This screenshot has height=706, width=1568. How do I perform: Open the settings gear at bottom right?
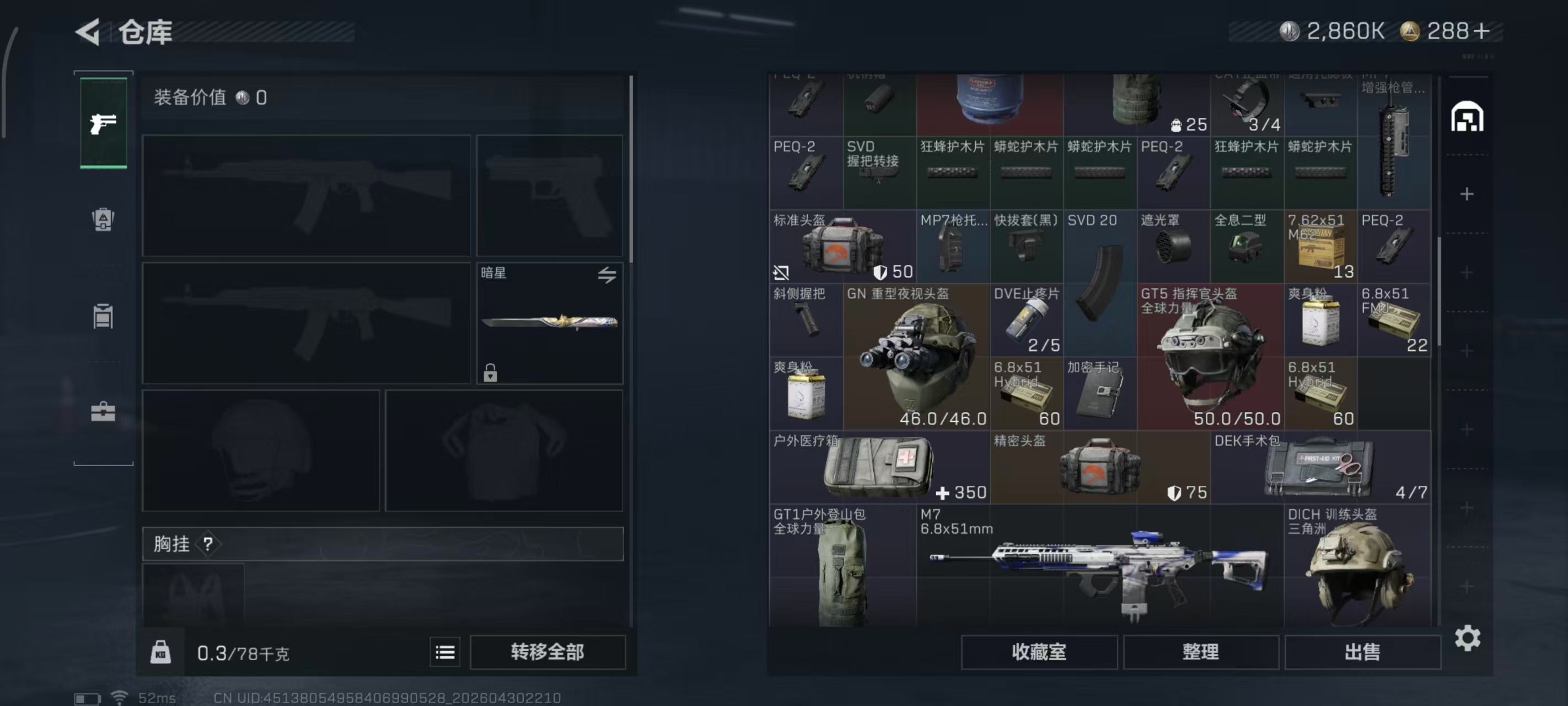[x=1469, y=638]
